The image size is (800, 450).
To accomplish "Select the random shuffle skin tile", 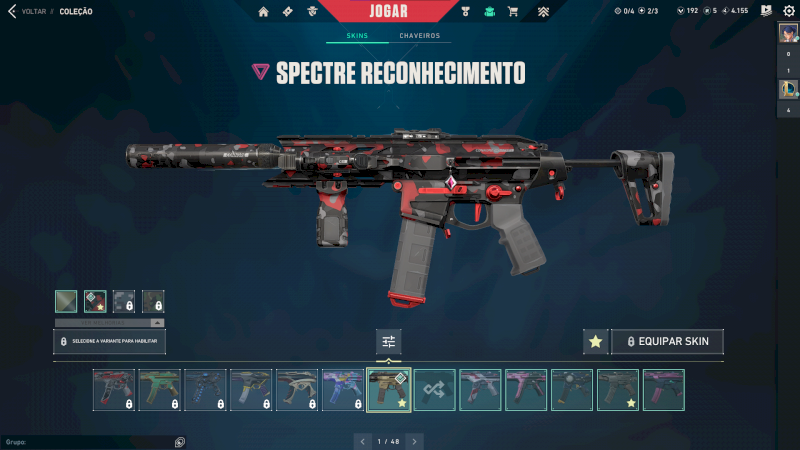I will point(435,390).
